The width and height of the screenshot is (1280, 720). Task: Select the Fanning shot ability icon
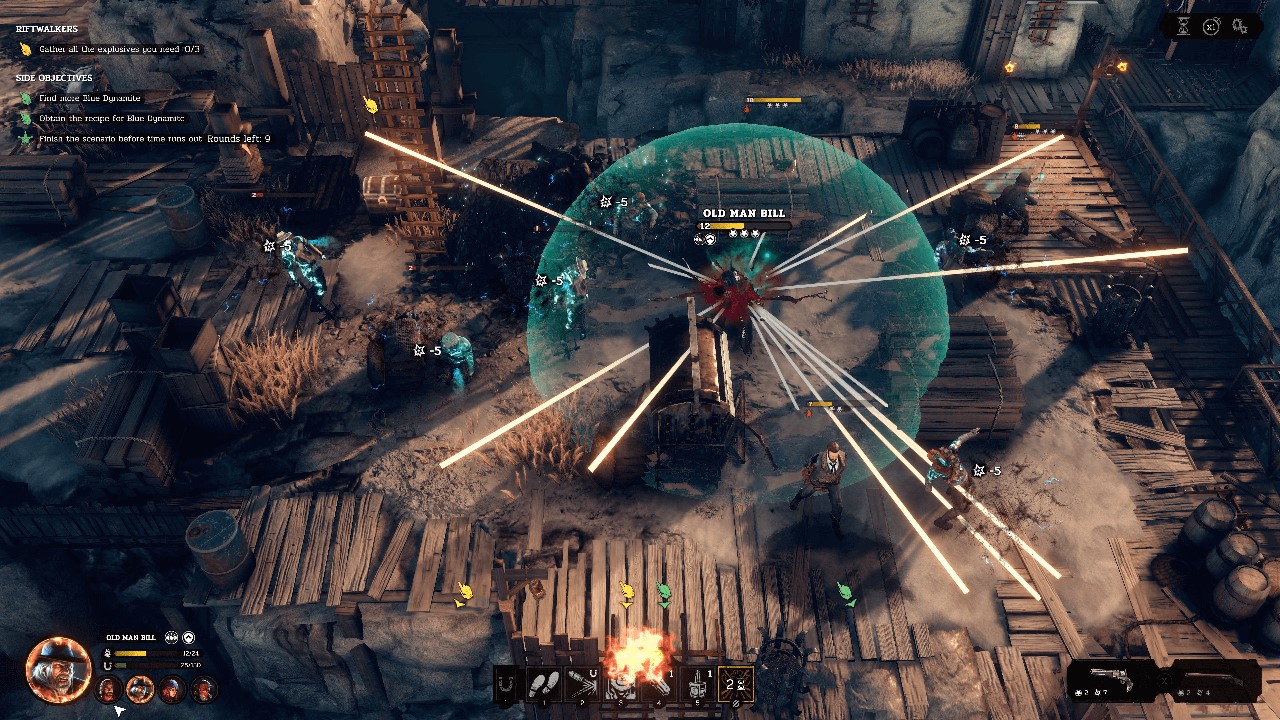tap(734, 683)
